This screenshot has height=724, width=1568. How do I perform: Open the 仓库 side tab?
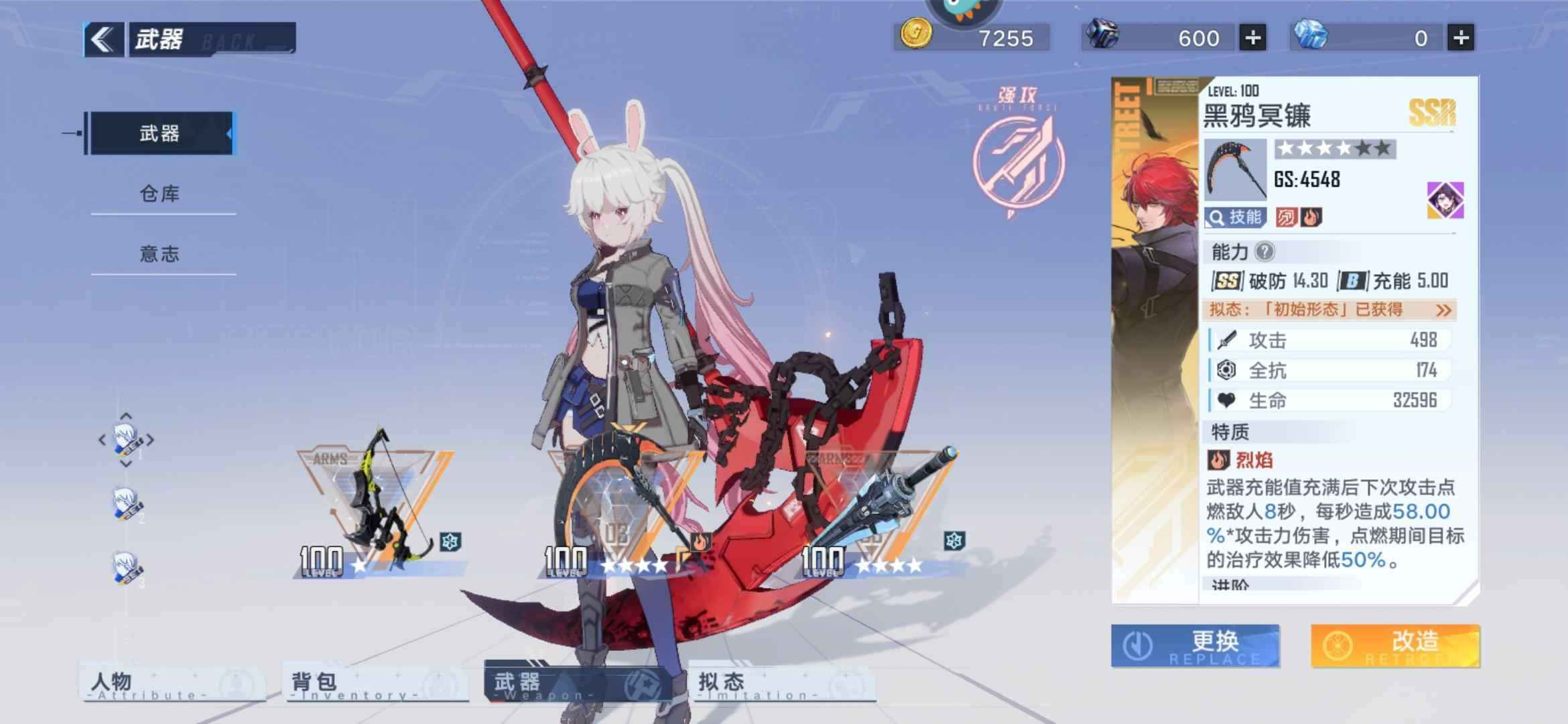tap(160, 194)
